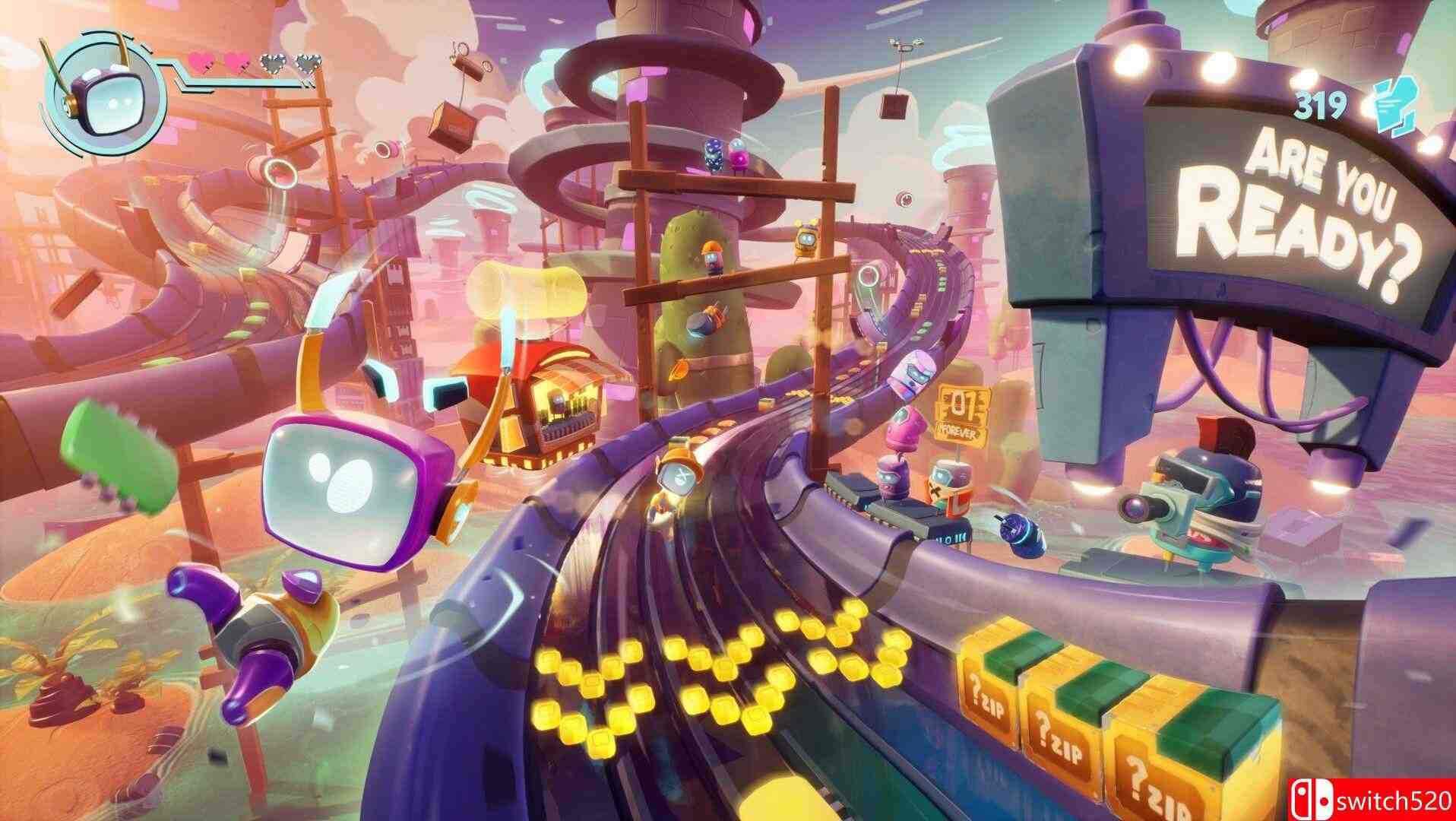1456x821 pixels.
Task: Select the first empty silver heart icon
Action: click(x=274, y=61)
